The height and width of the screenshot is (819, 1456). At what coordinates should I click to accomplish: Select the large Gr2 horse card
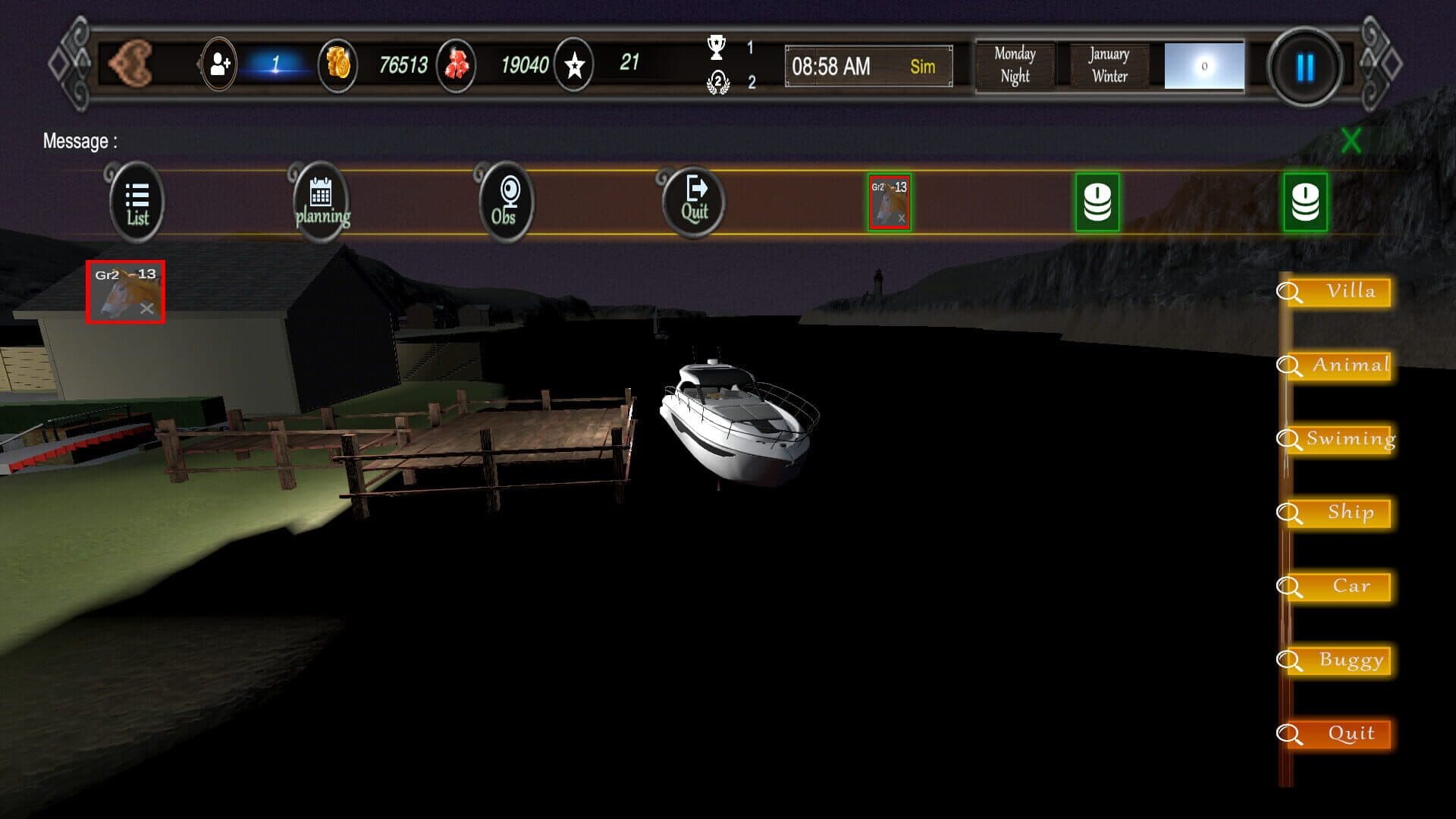click(x=125, y=292)
